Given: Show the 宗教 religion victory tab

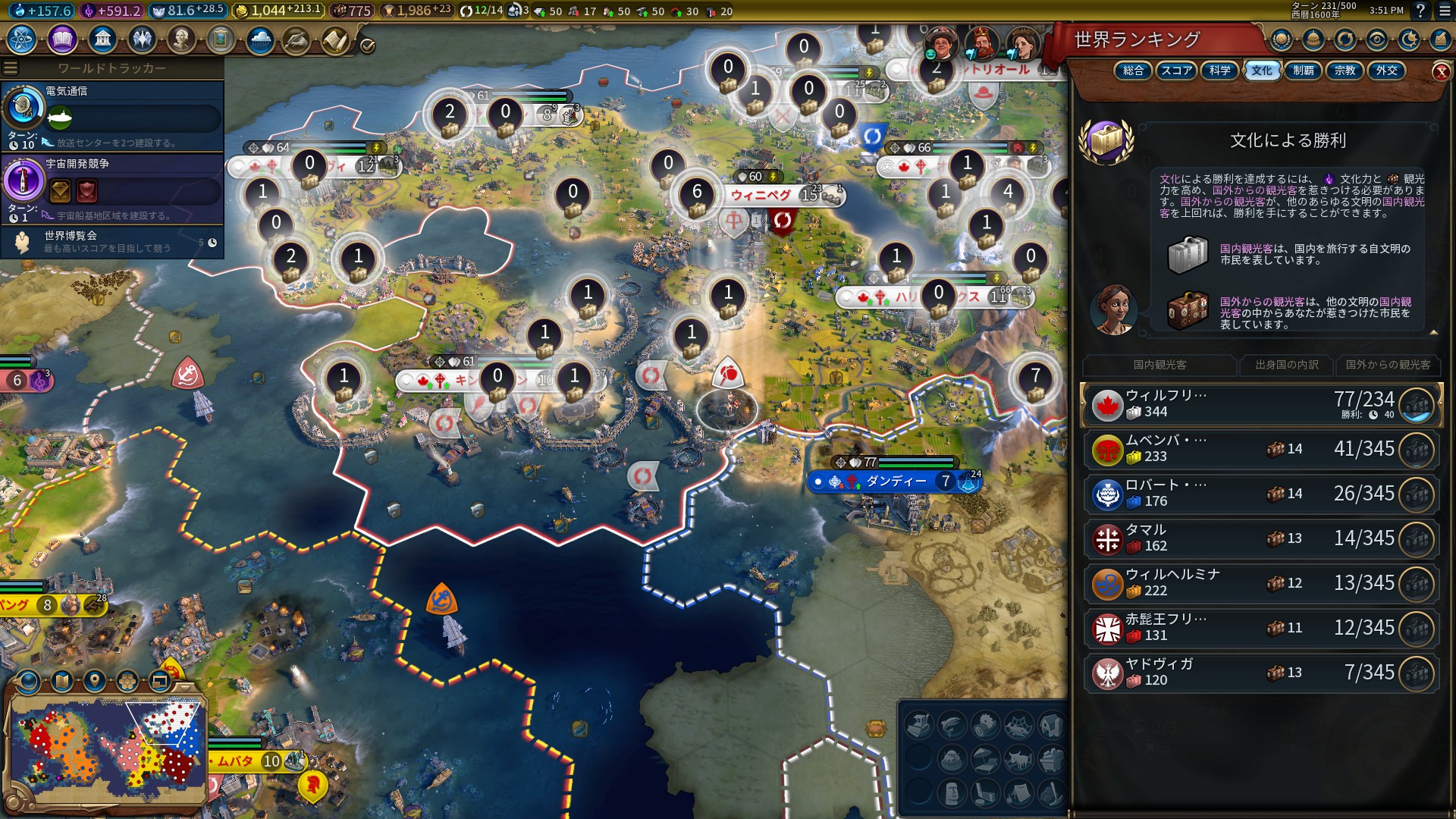Looking at the screenshot, I should [x=1345, y=71].
